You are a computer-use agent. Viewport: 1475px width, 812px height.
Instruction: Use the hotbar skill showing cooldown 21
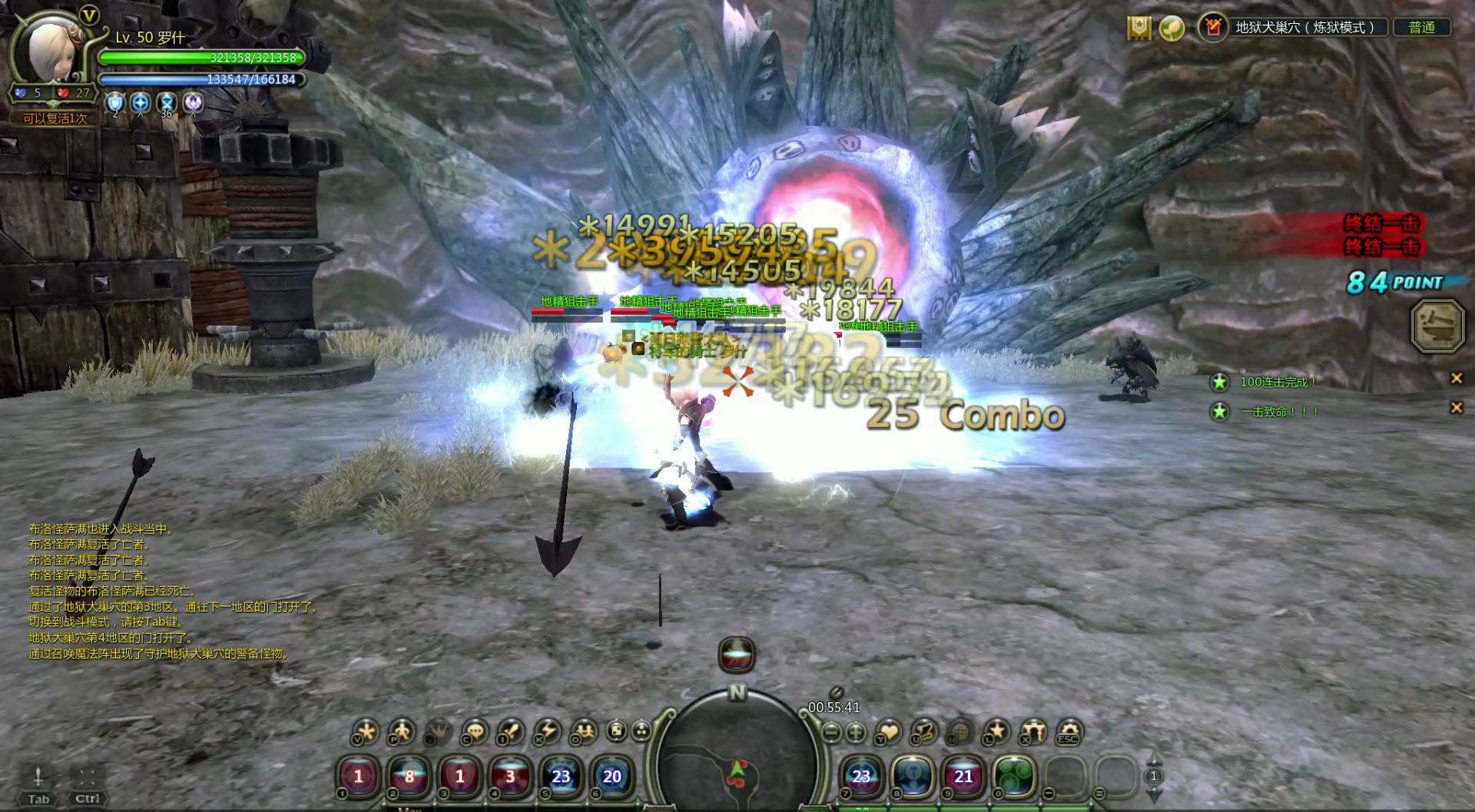pyautogui.click(x=963, y=777)
